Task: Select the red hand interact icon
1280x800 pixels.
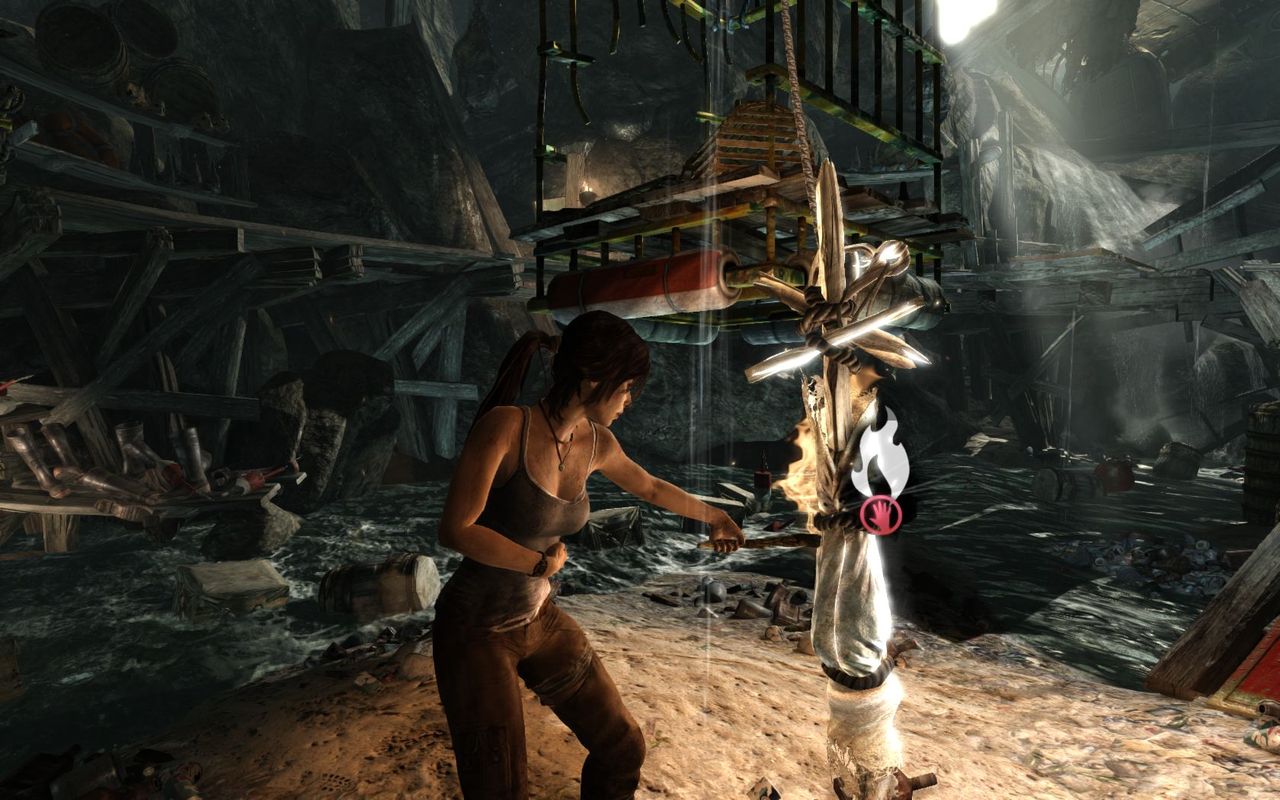Action: [881, 515]
